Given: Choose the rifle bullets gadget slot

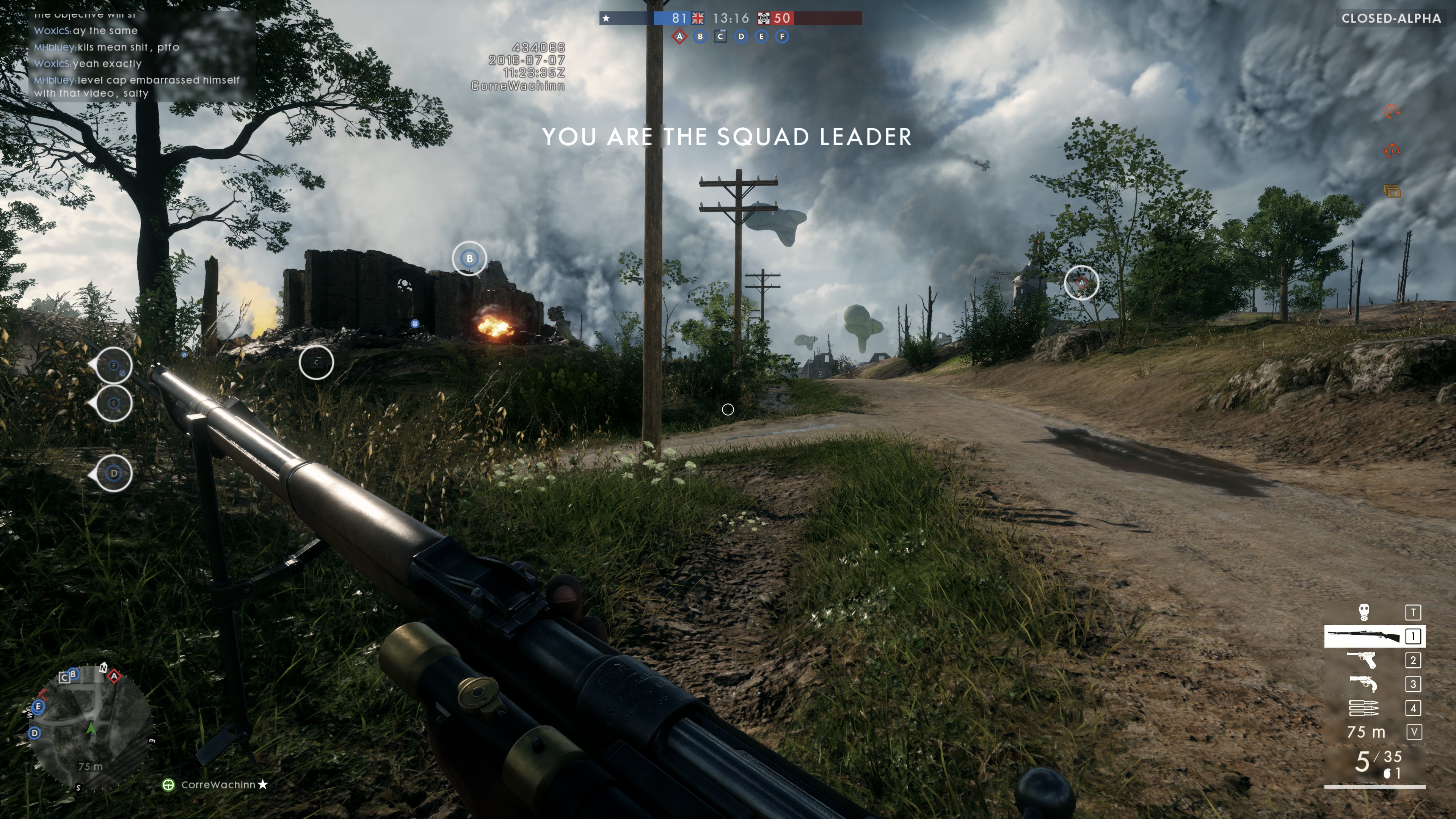Looking at the screenshot, I should pos(1363,708).
